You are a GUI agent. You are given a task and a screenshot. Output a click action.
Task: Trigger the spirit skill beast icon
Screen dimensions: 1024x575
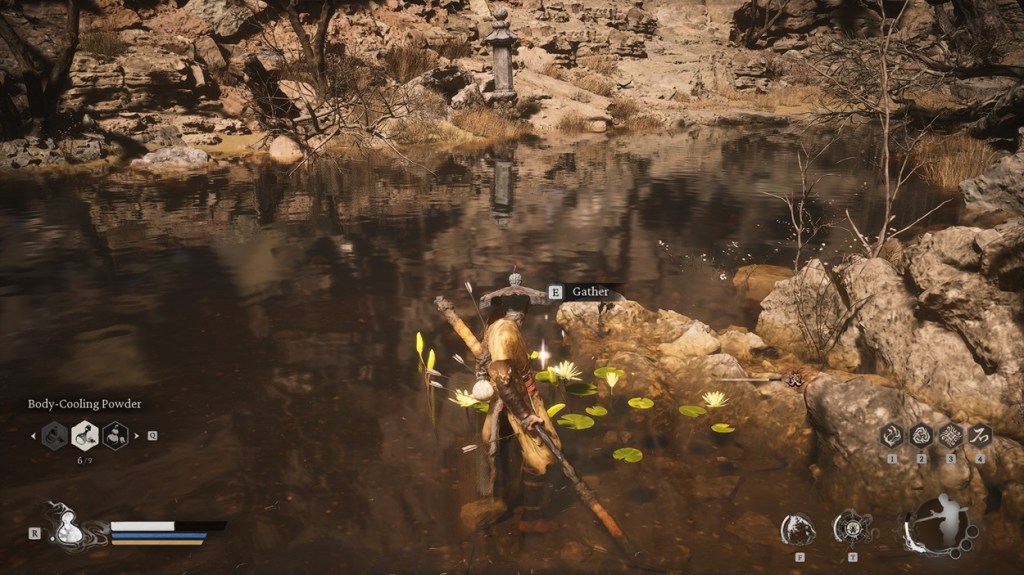798,529
